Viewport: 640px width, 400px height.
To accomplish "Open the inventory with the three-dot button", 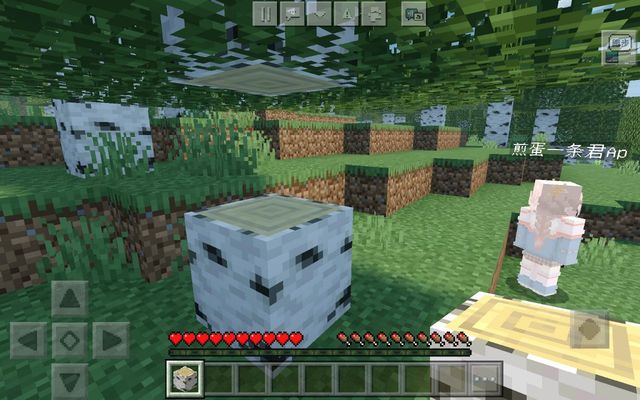I will click(x=485, y=378).
